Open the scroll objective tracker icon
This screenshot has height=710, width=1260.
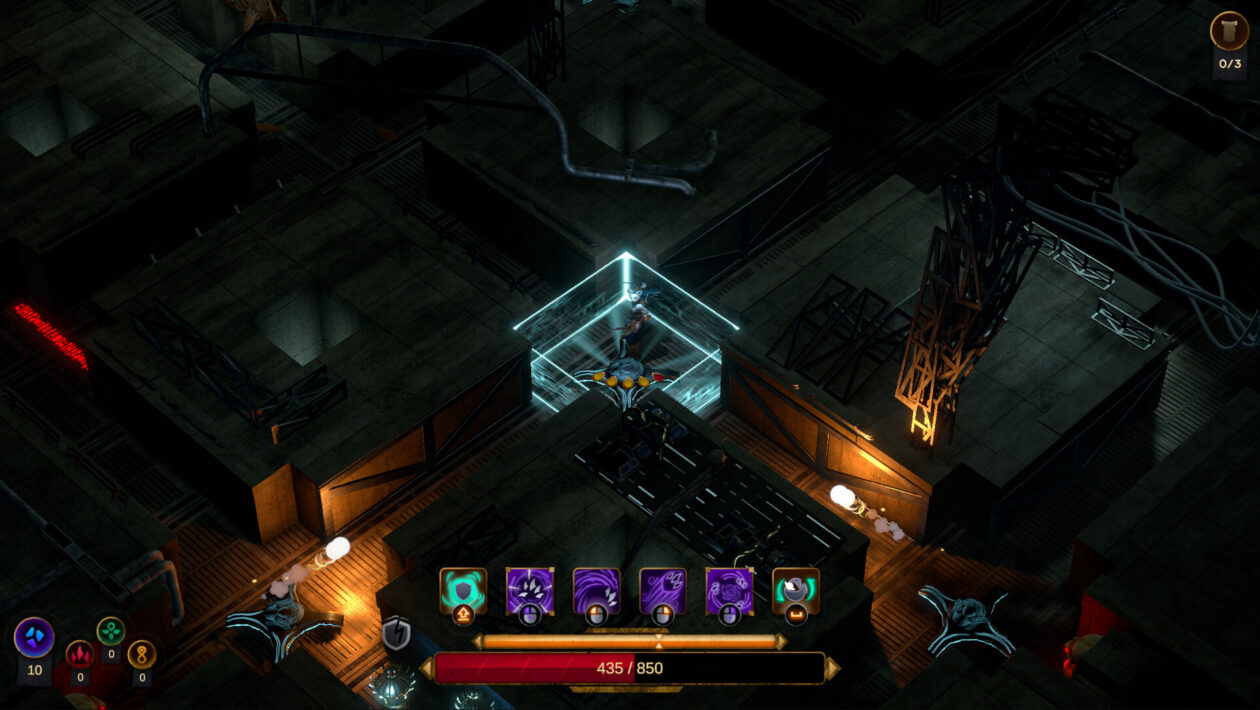(1229, 31)
